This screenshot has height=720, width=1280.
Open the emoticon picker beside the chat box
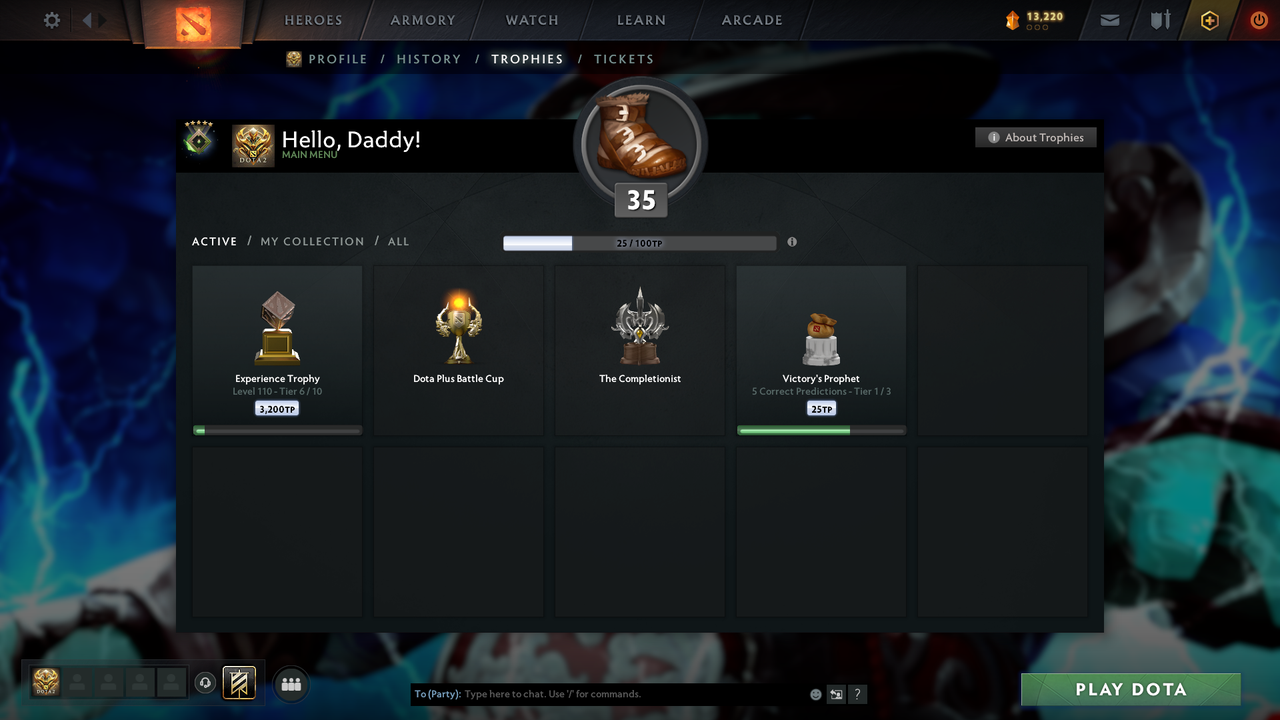tap(815, 693)
